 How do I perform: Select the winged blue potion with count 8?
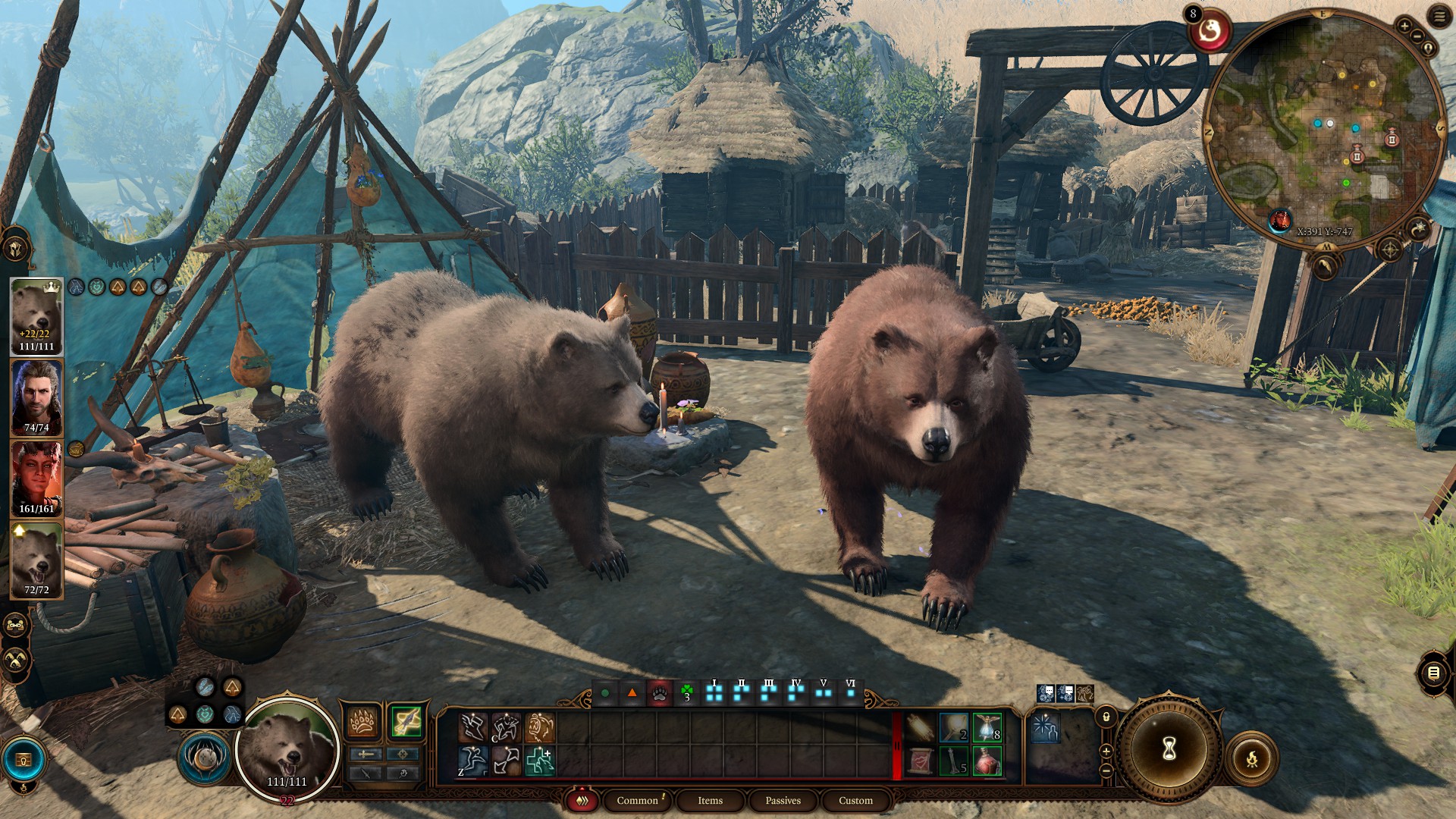point(987,727)
